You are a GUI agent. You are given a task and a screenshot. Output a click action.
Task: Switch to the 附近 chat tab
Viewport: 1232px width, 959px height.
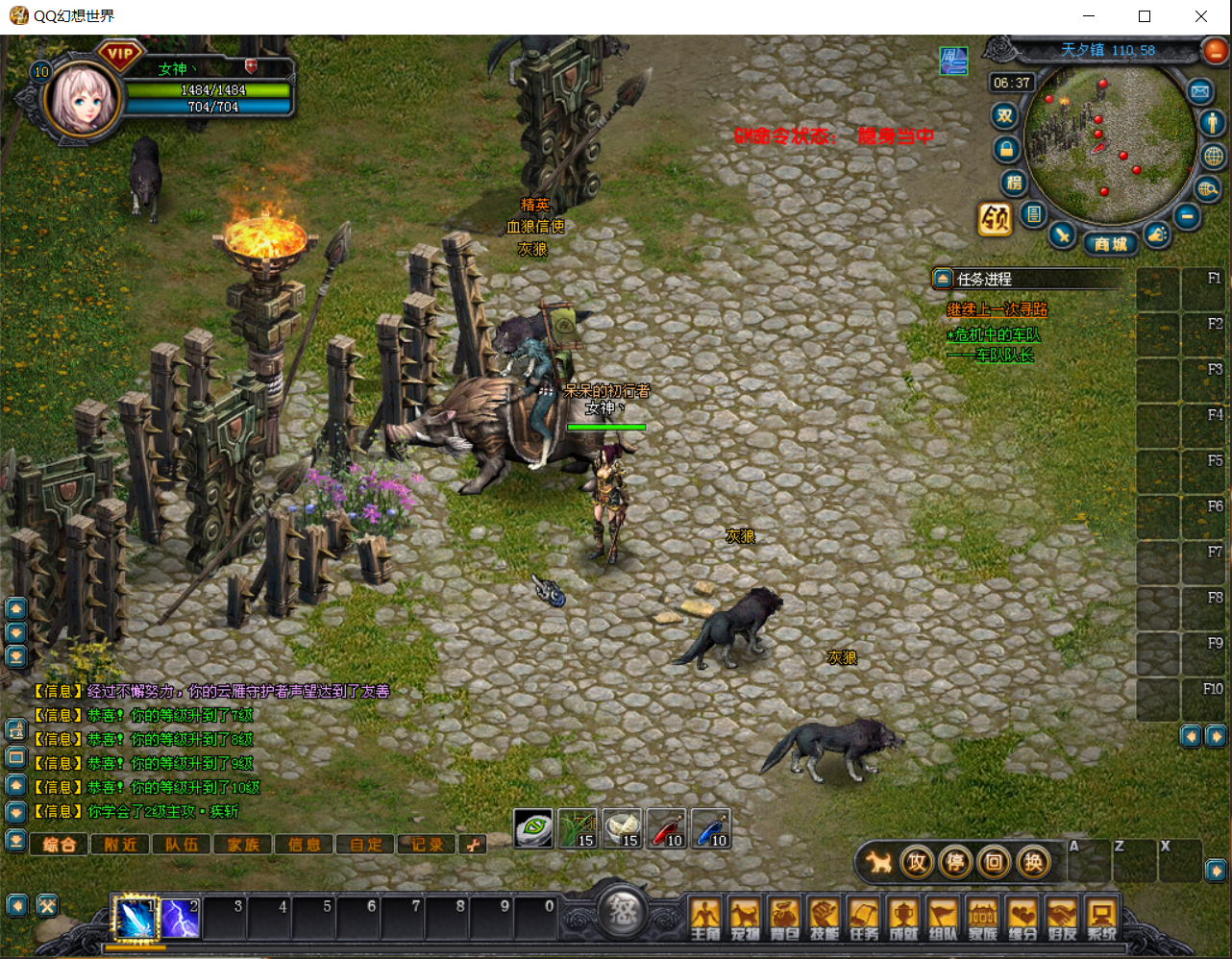pos(120,845)
